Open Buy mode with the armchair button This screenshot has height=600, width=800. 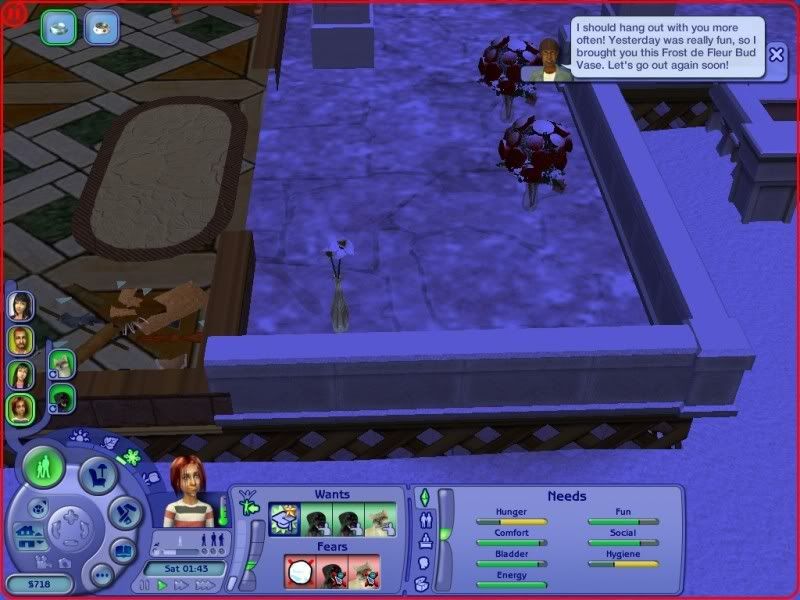point(98,476)
